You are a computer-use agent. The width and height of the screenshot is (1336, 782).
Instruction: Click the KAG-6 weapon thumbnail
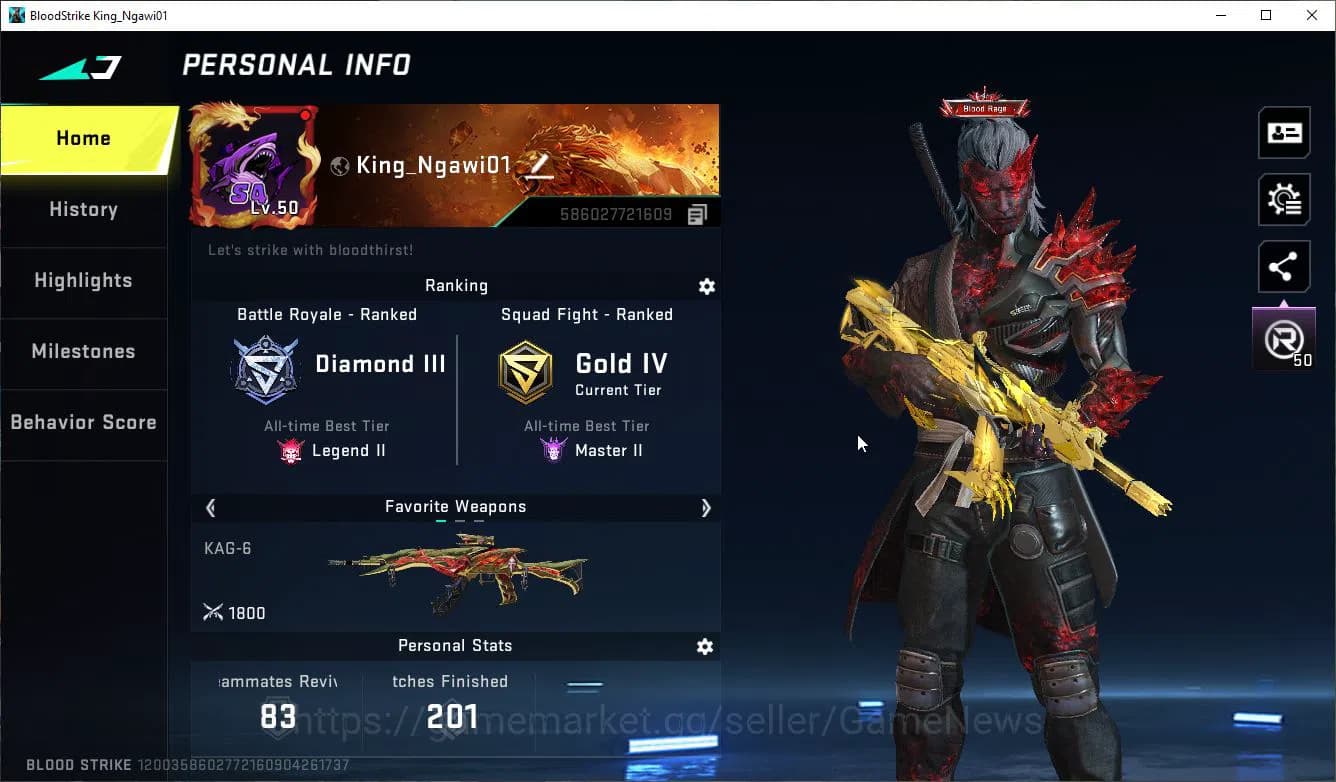click(x=465, y=572)
